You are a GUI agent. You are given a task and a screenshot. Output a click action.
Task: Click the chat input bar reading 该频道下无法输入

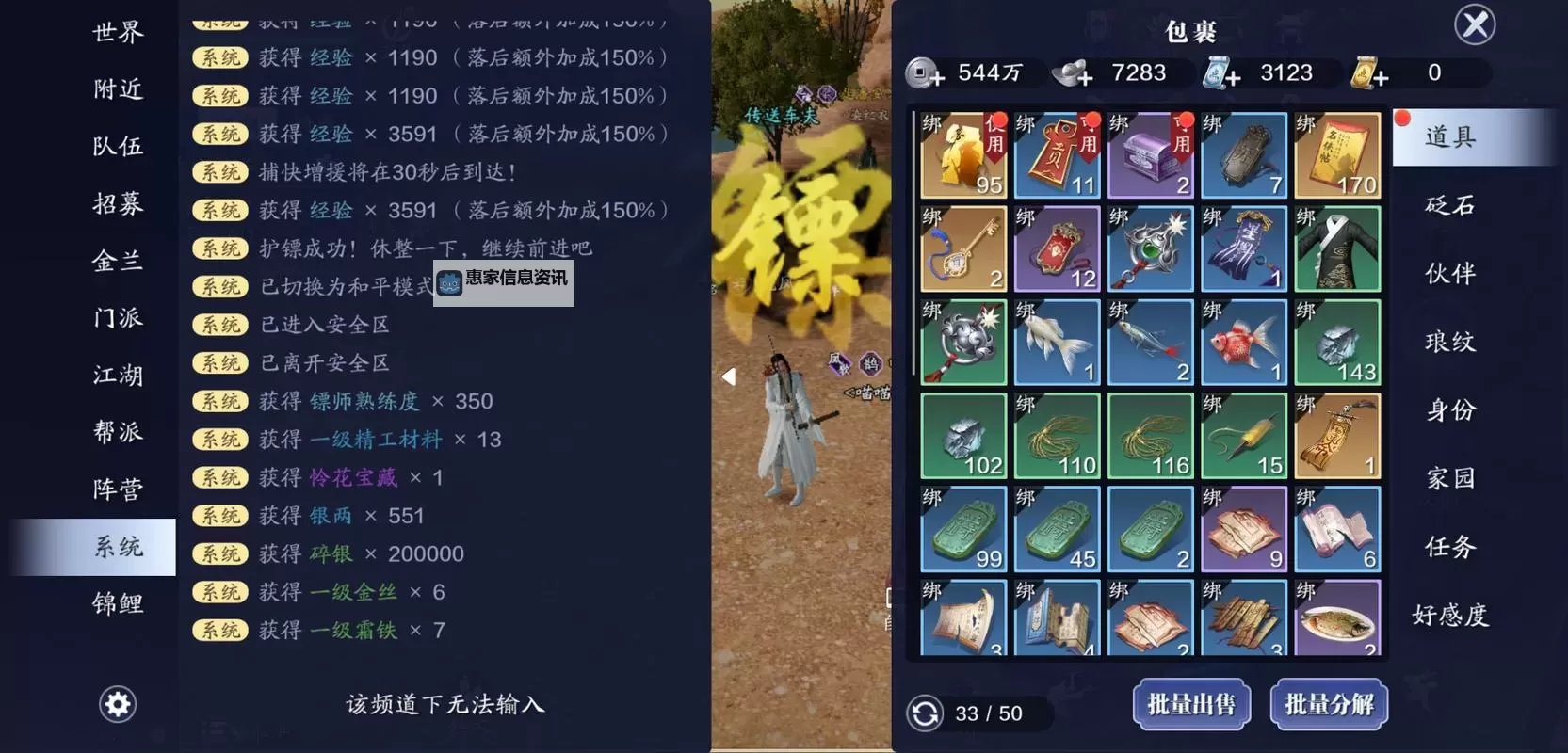coord(443,703)
